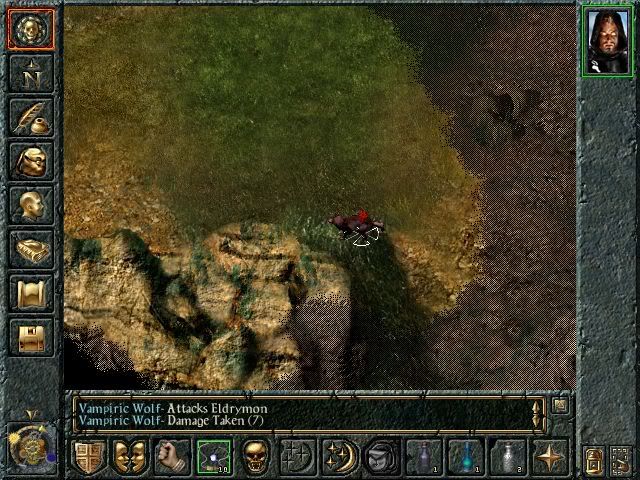Open special abilities four-pointed star button
This screenshot has height=480, width=640.
549,458
